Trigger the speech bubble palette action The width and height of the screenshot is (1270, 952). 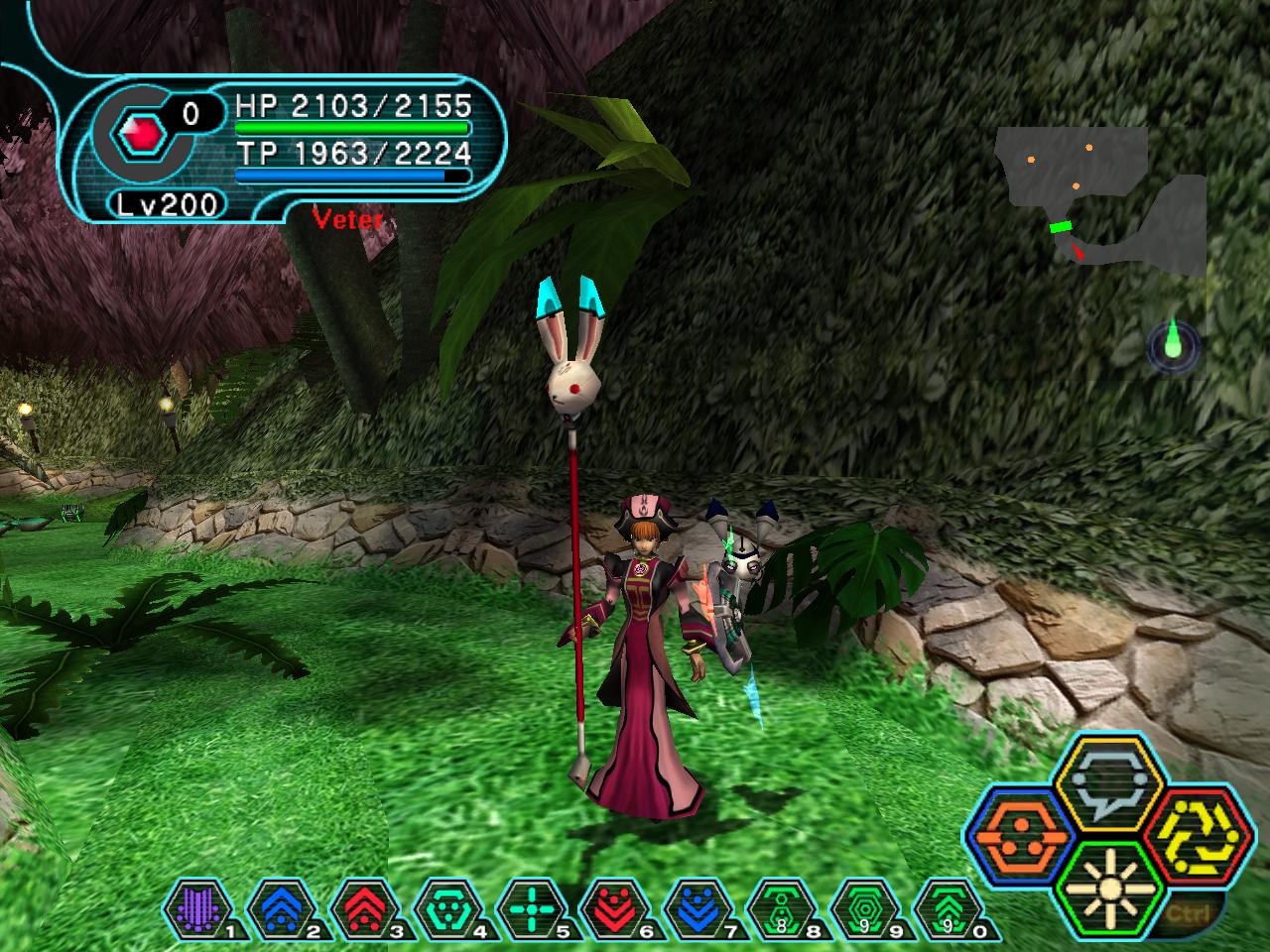pyautogui.click(x=1108, y=783)
